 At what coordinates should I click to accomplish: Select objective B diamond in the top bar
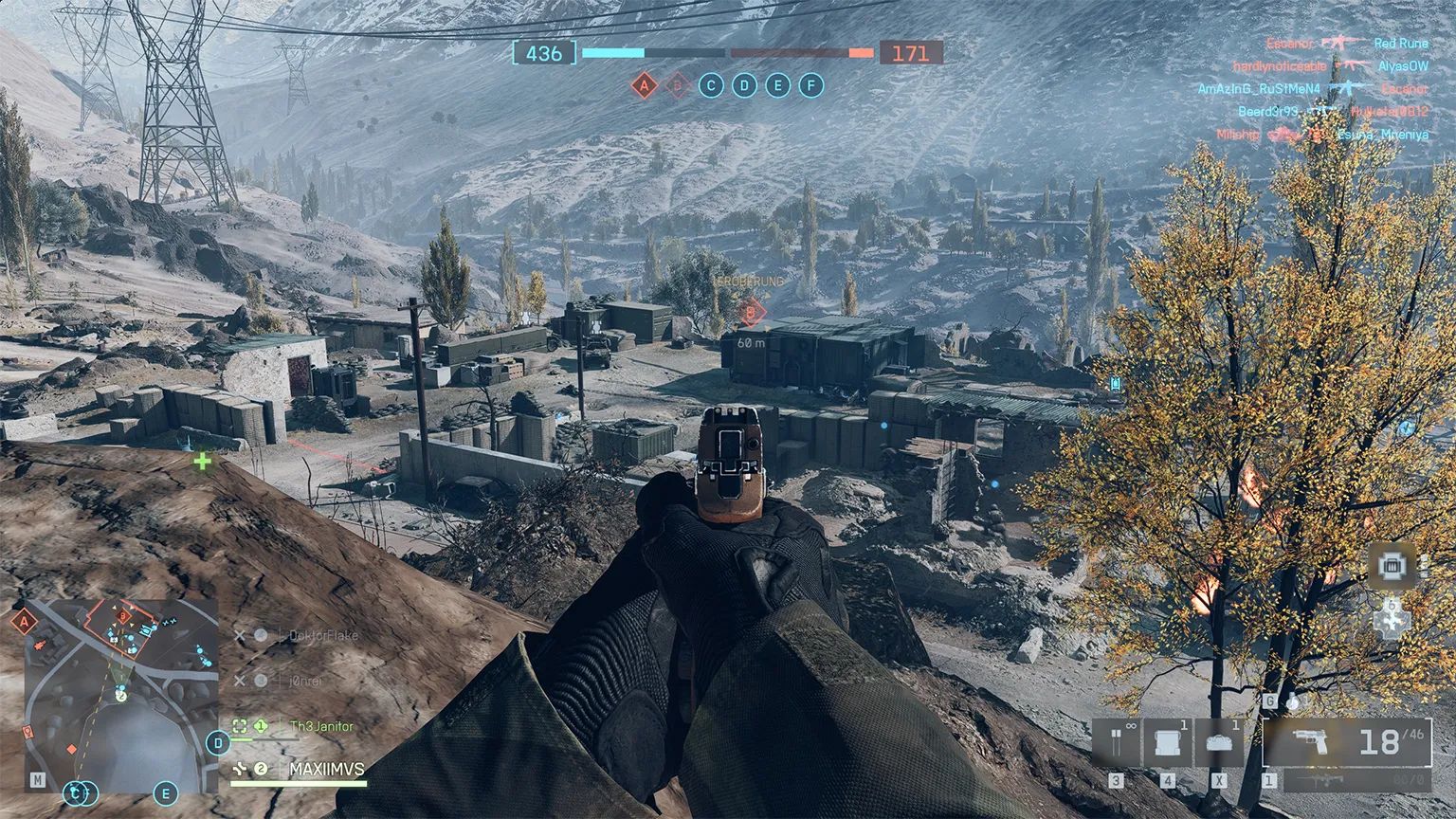click(678, 85)
